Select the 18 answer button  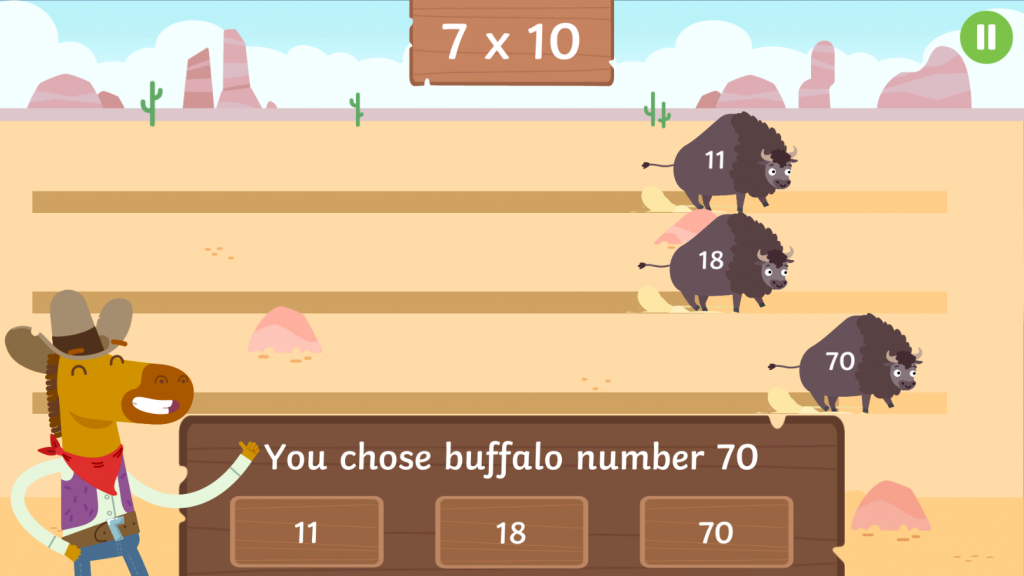pos(511,532)
